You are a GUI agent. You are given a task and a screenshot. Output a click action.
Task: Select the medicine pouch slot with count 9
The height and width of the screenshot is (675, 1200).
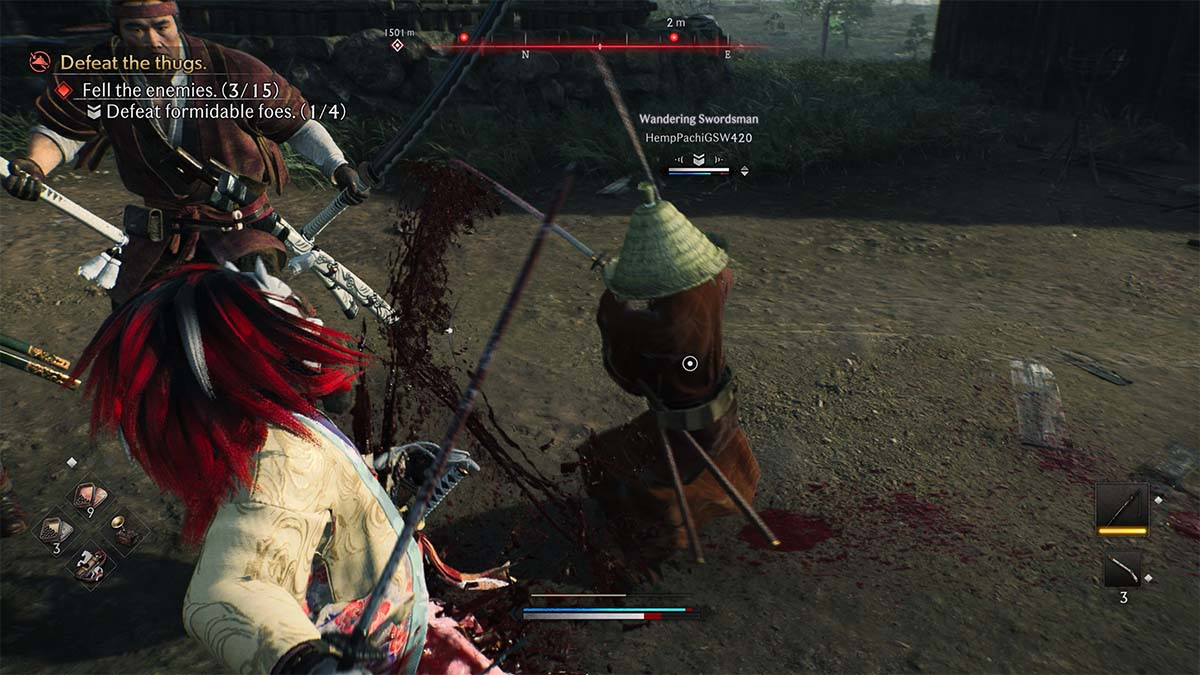tap(89, 499)
